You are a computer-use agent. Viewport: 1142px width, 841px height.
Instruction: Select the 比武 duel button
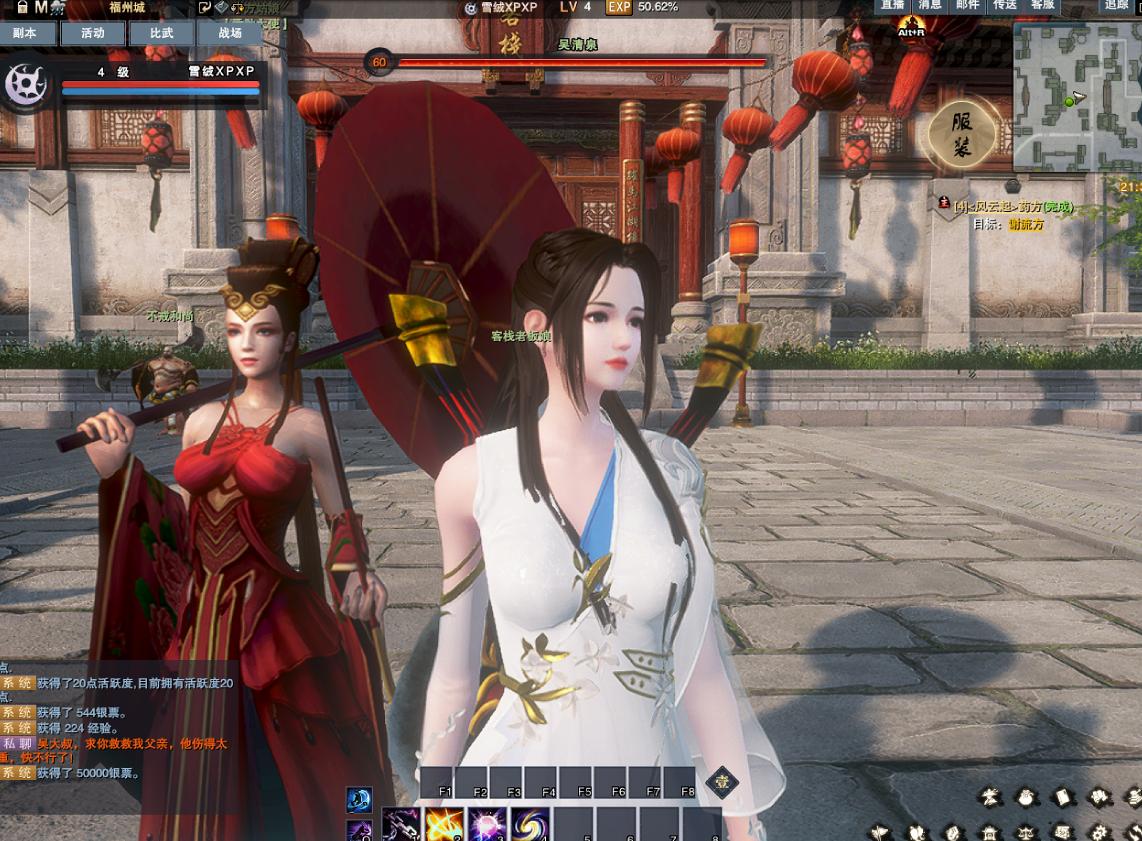[x=161, y=33]
